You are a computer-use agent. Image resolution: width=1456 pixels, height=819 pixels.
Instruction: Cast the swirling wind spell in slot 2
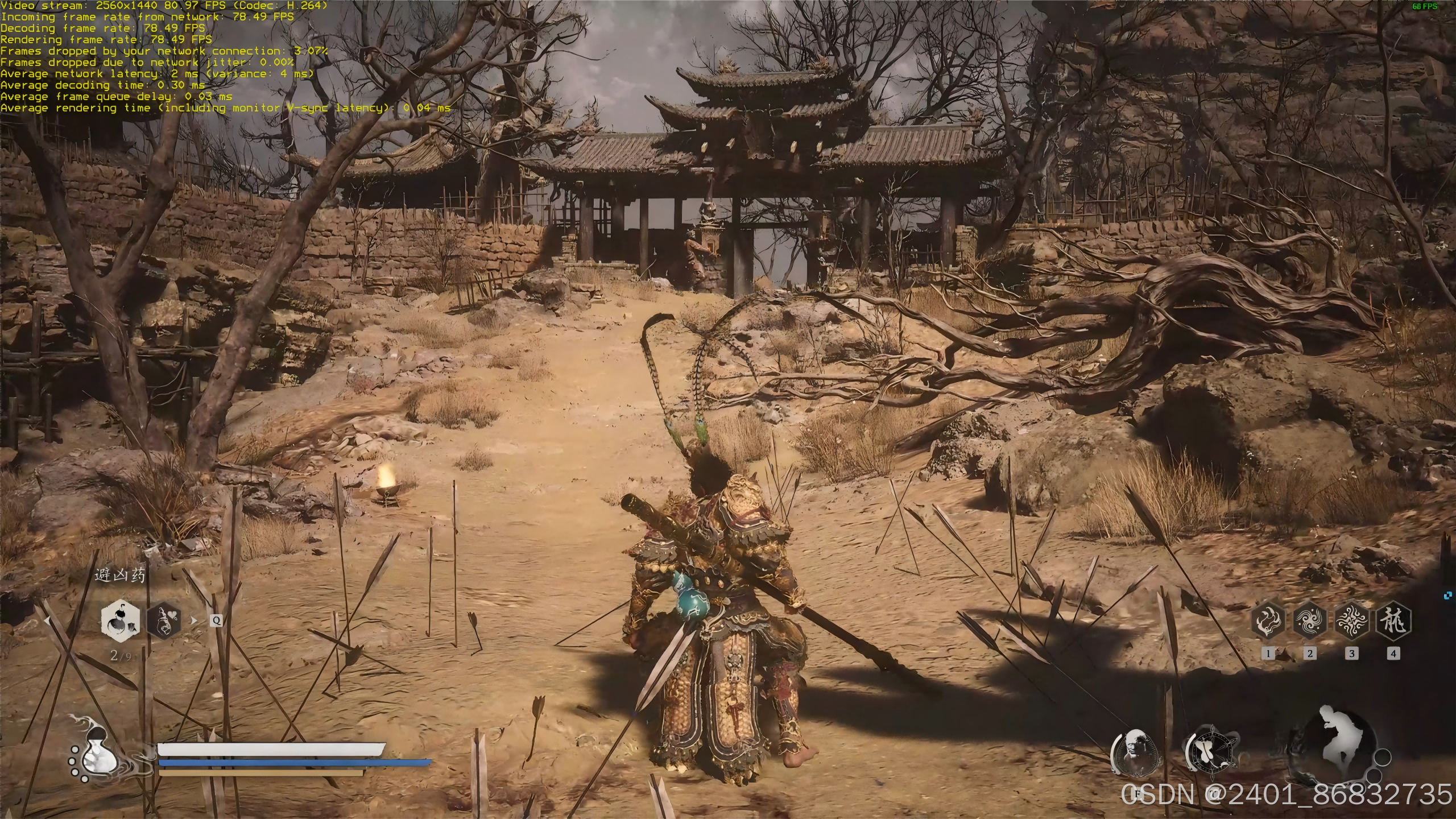click(1310, 621)
